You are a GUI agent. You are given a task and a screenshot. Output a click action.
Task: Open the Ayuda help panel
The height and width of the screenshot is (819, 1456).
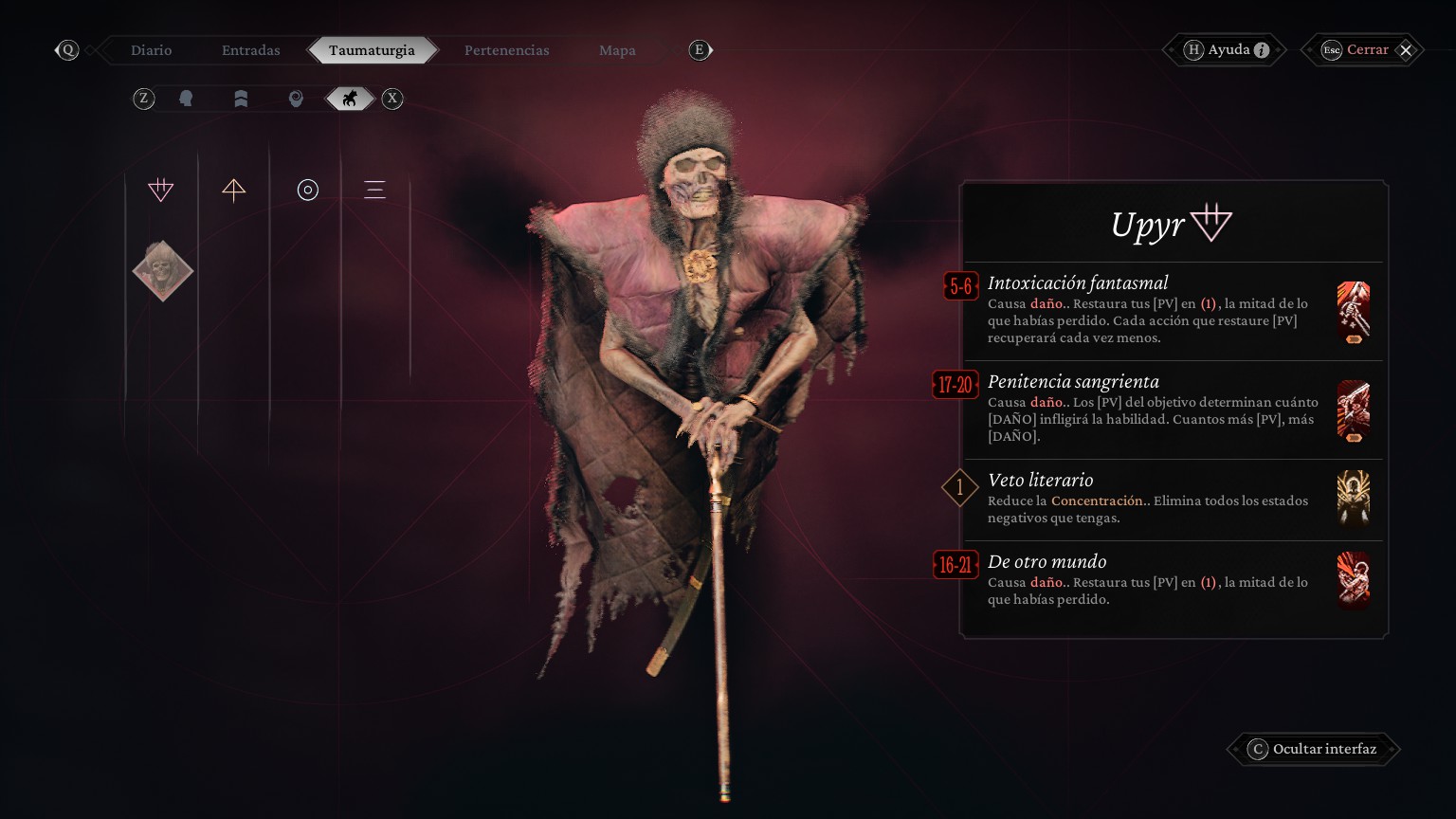(1228, 50)
